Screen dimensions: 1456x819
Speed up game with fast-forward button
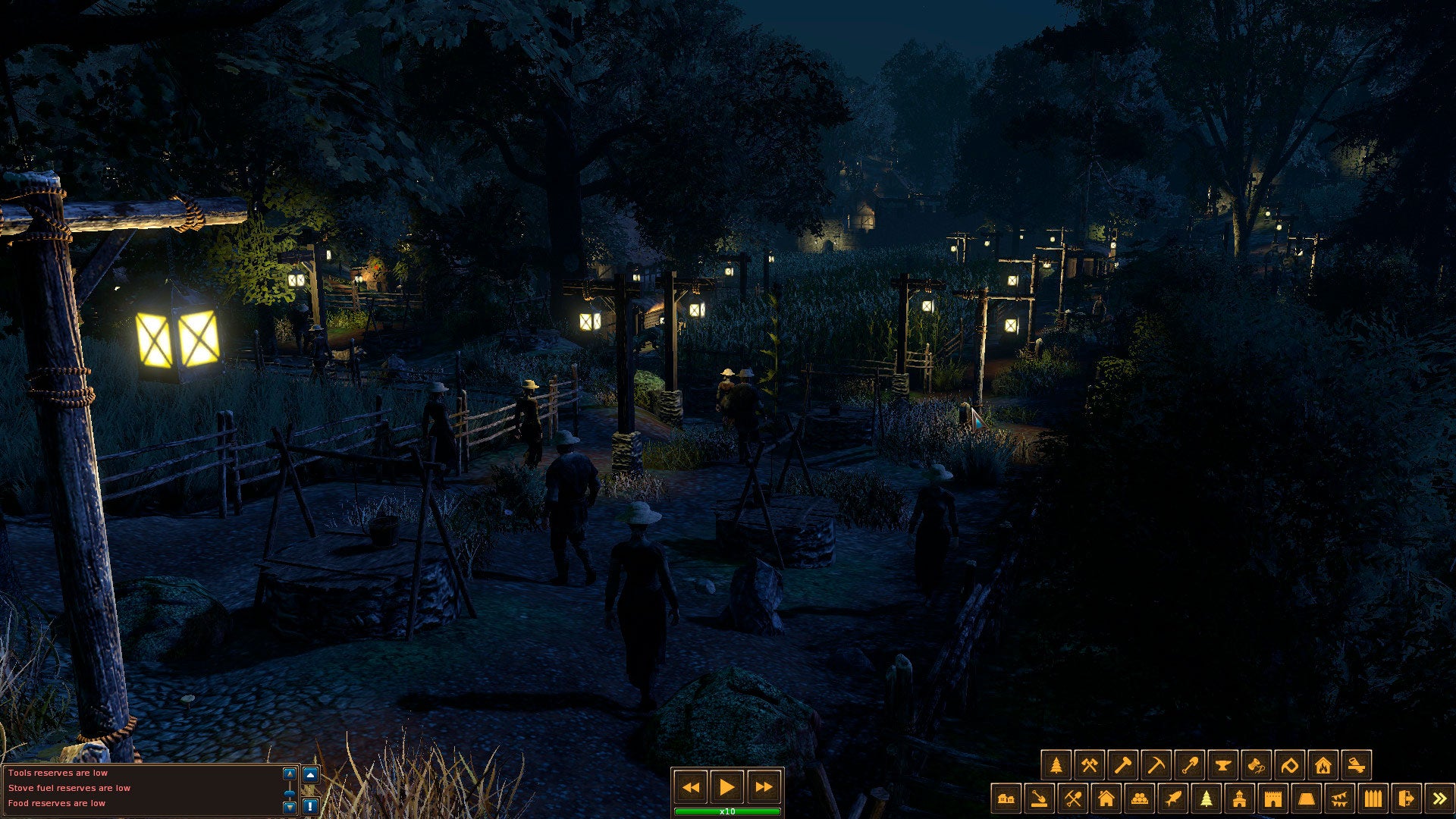(x=763, y=787)
